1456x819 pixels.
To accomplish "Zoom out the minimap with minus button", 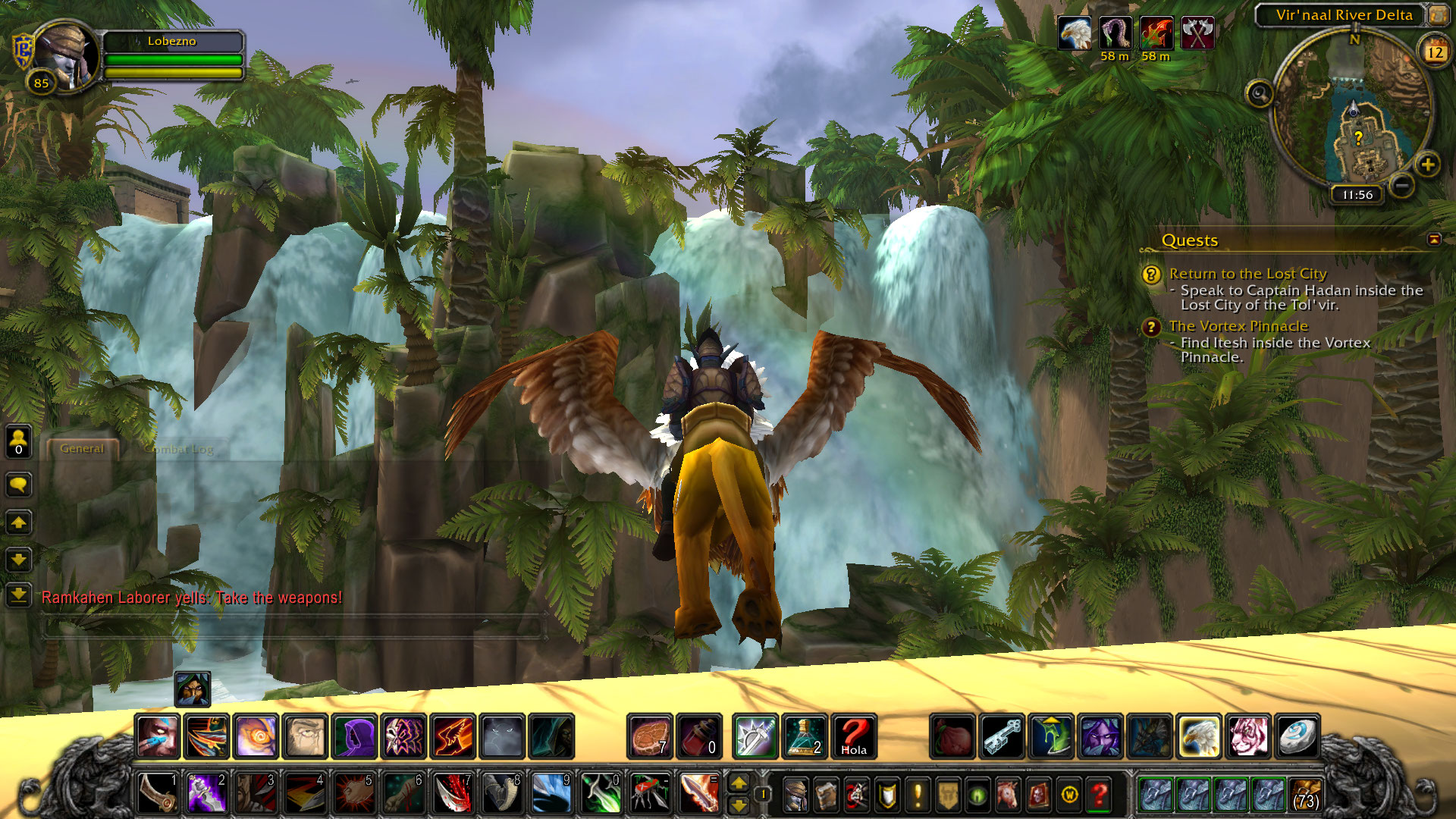I will 1402,184.
